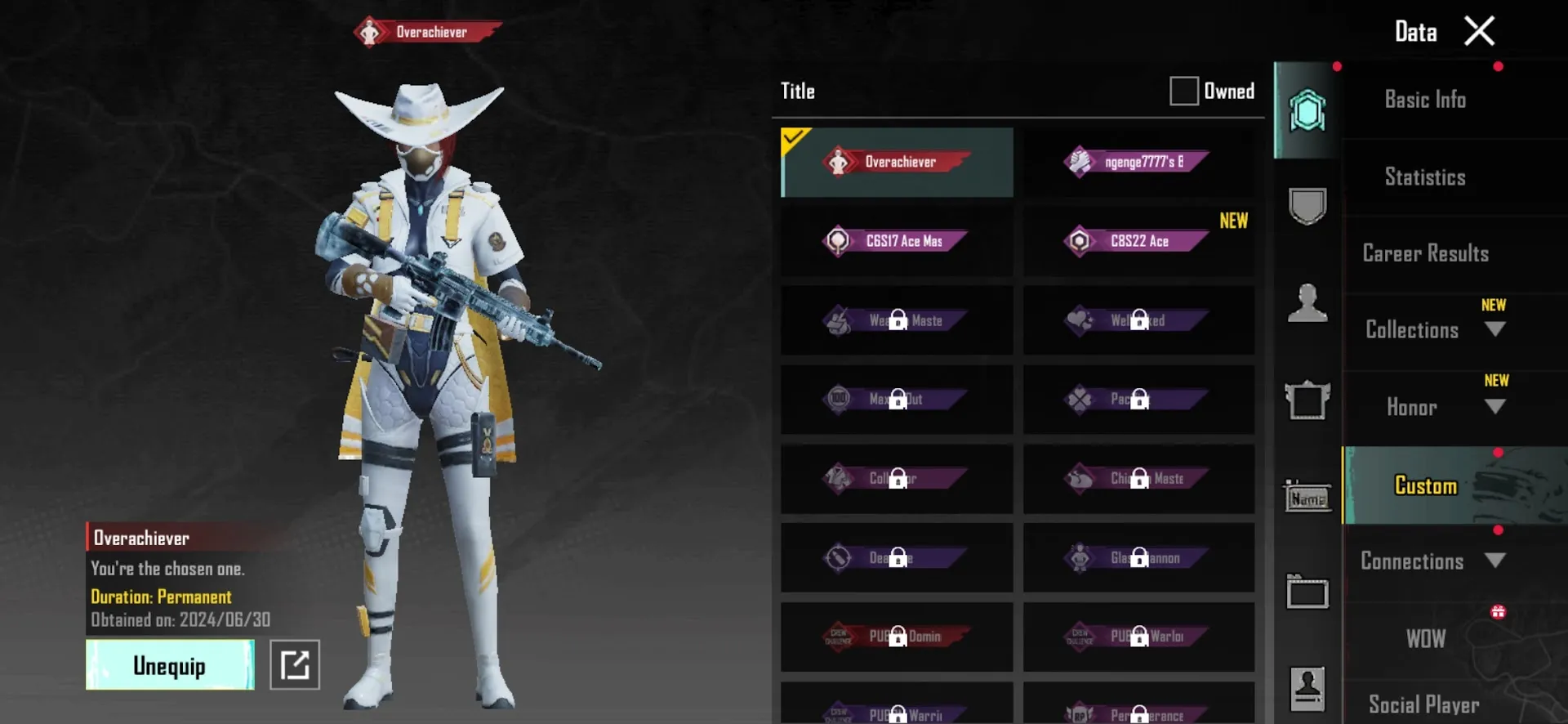Click the picture frame icon in the sidebar

tap(1308, 399)
